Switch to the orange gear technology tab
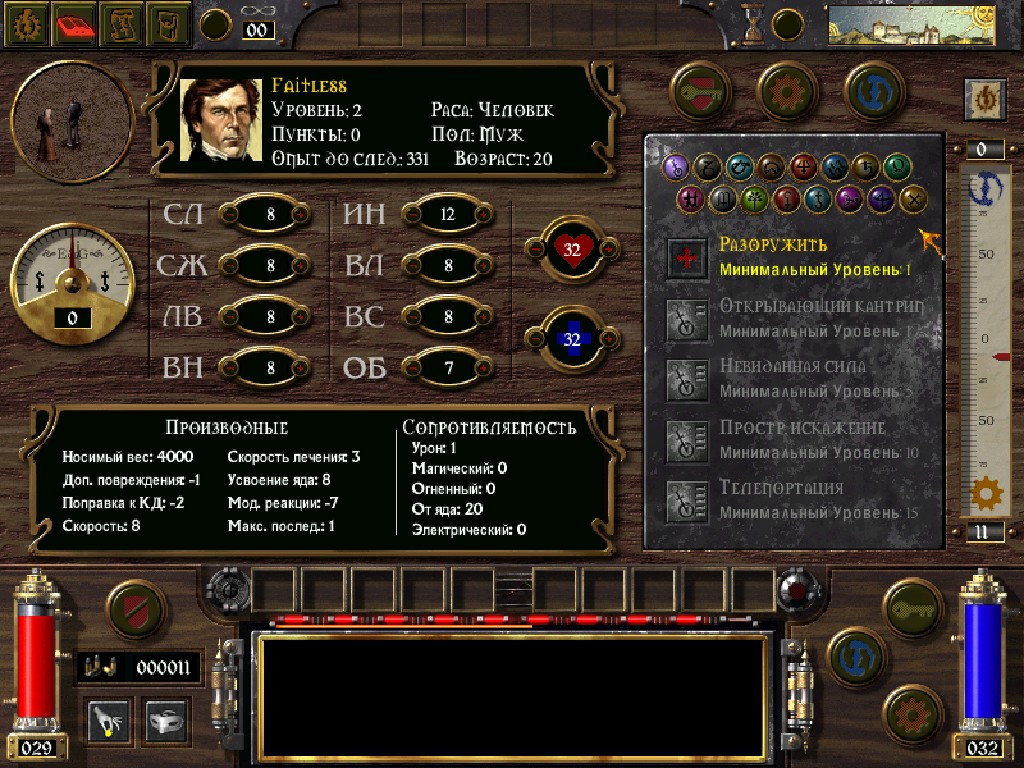The width and height of the screenshot is (1024, 768). point(789,91)
